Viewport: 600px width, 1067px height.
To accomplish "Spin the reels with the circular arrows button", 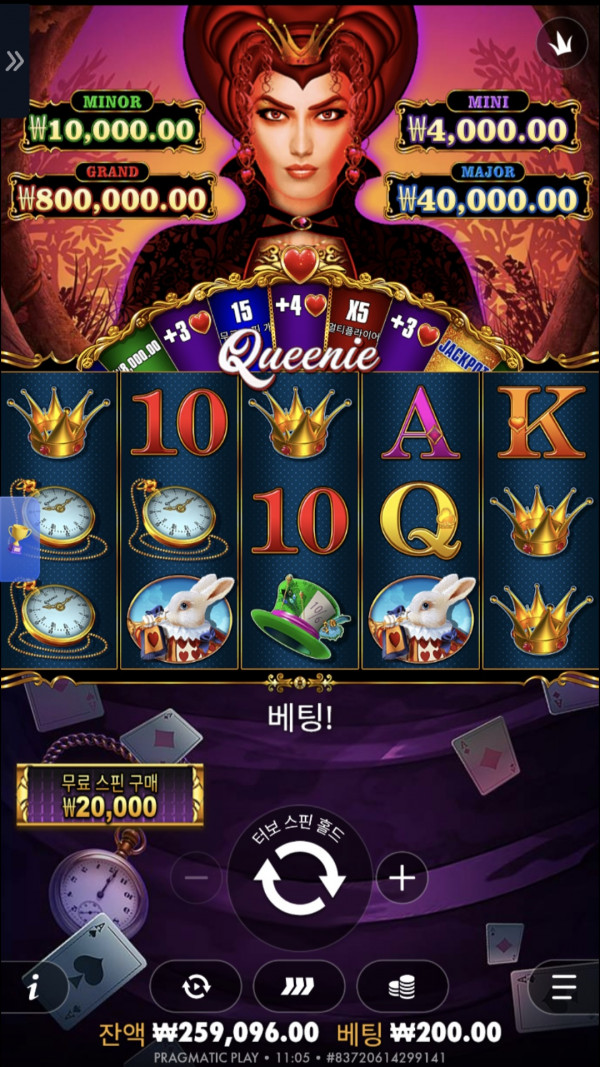I will tap(299, 879).
